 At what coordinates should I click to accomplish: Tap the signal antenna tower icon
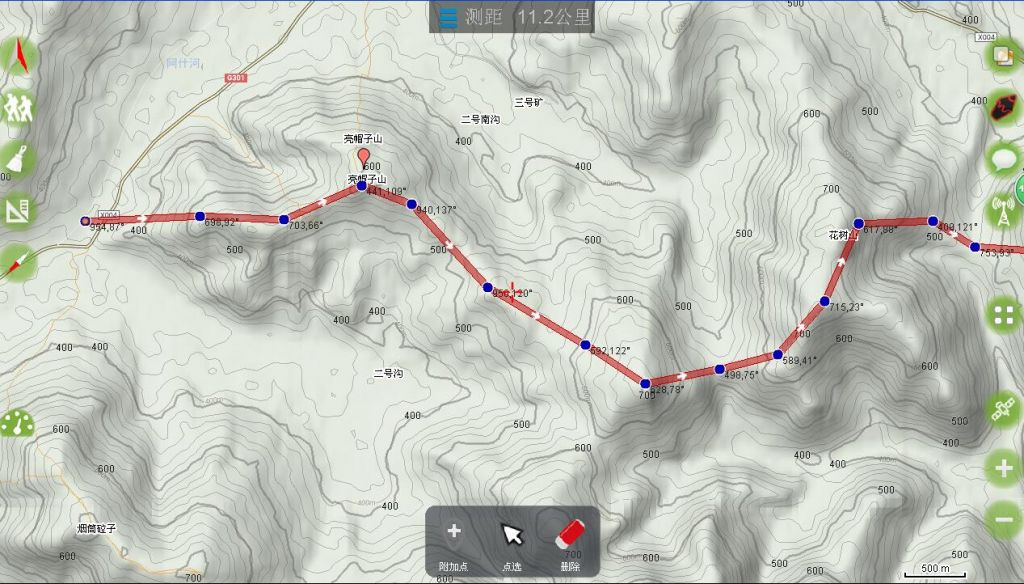[1002, 211]
